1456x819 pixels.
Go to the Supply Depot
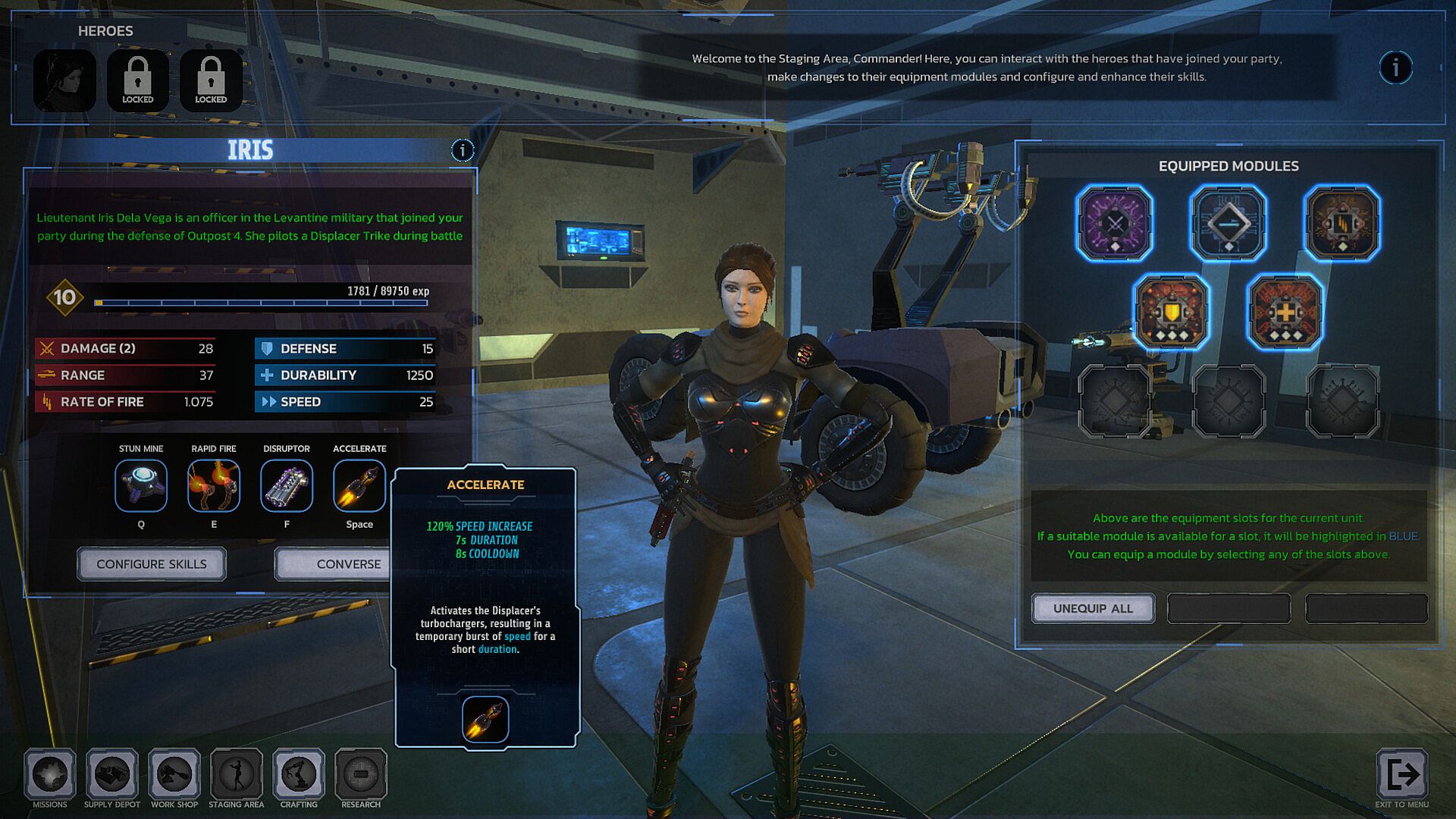pyautogui.click(x=112, y=775)
